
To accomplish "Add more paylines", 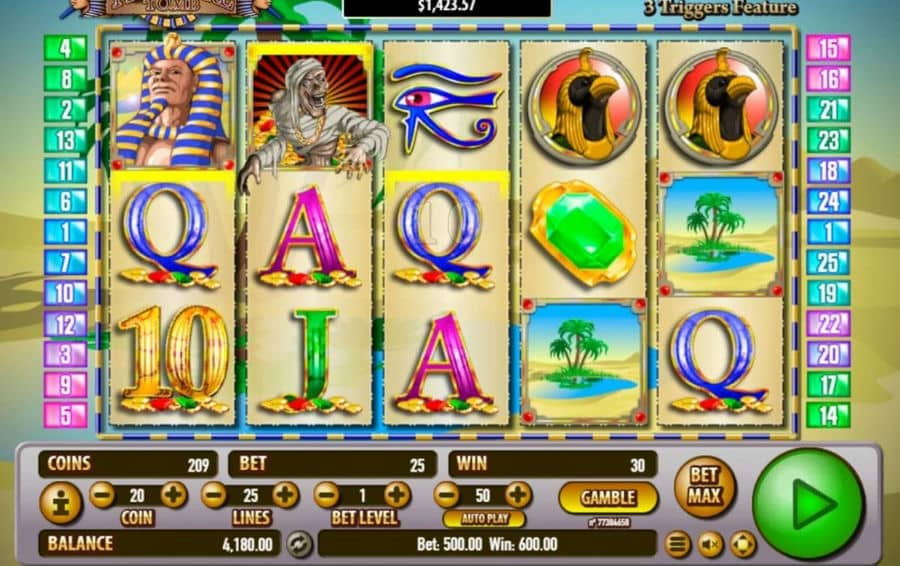I will (285, 494).
